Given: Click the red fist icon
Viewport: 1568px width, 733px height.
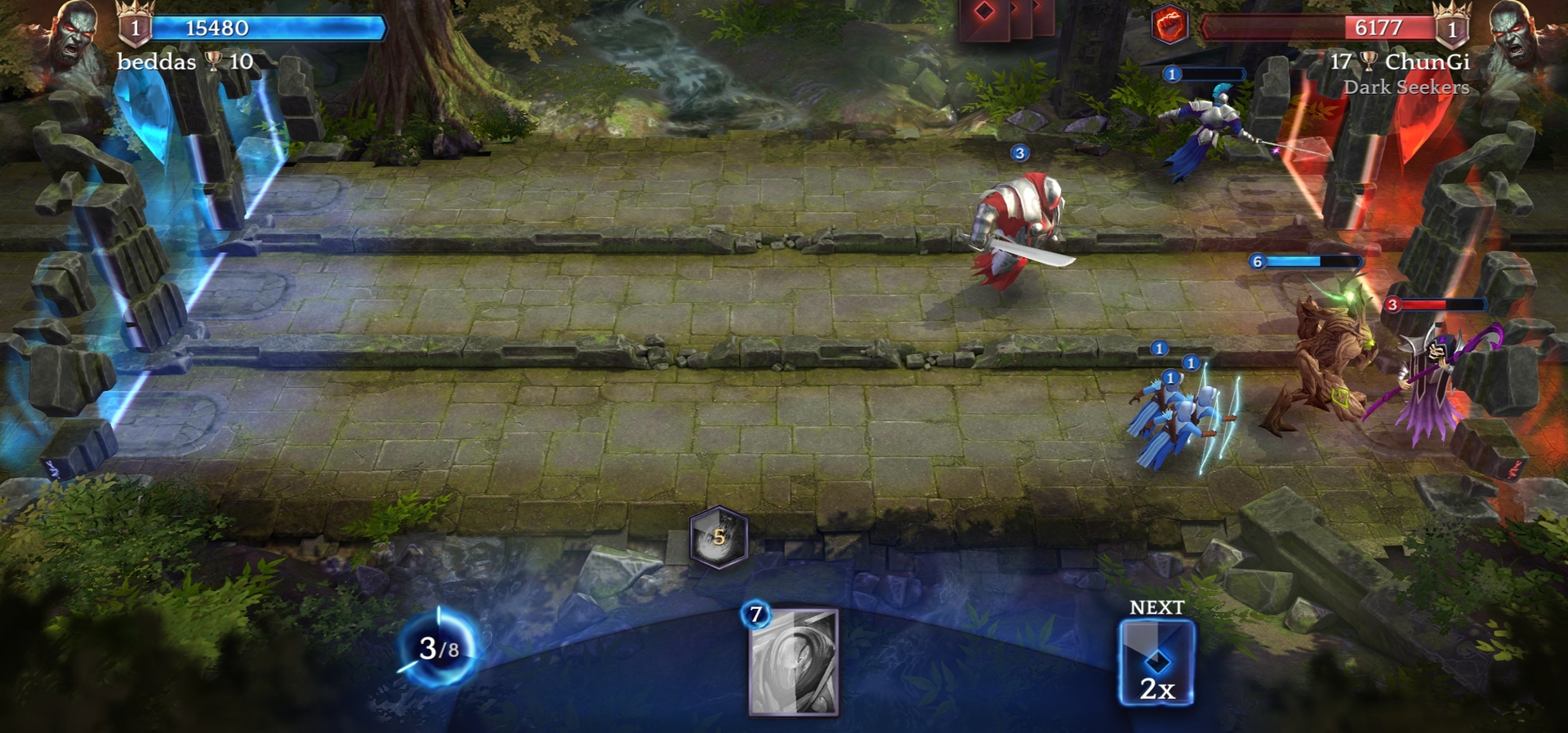Looking at the screenshot, I should click(1169, 24).
